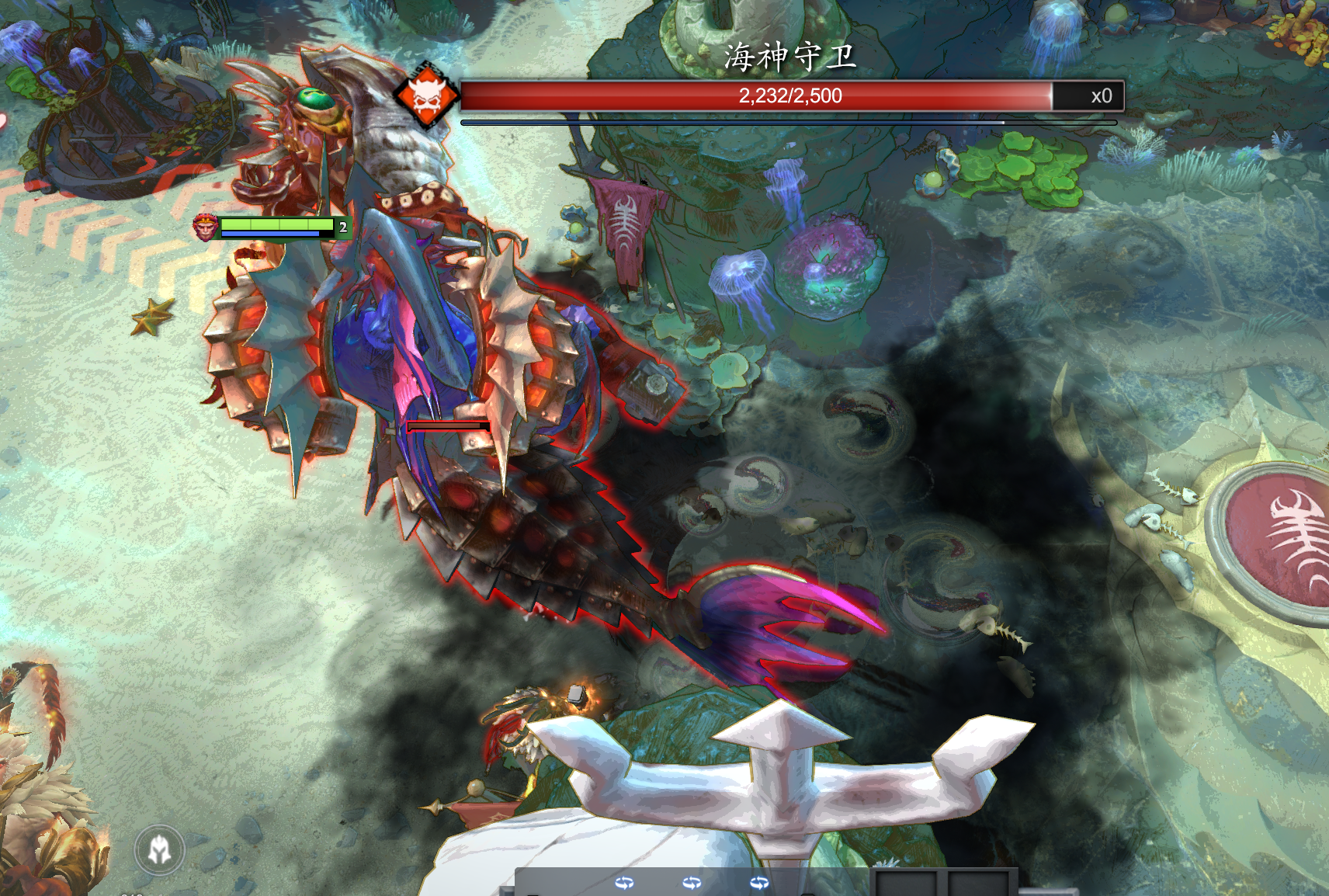Click the rightmost blue refresh arrow icon
This screenshot has height=896, width=1329.
coord(760,882)
